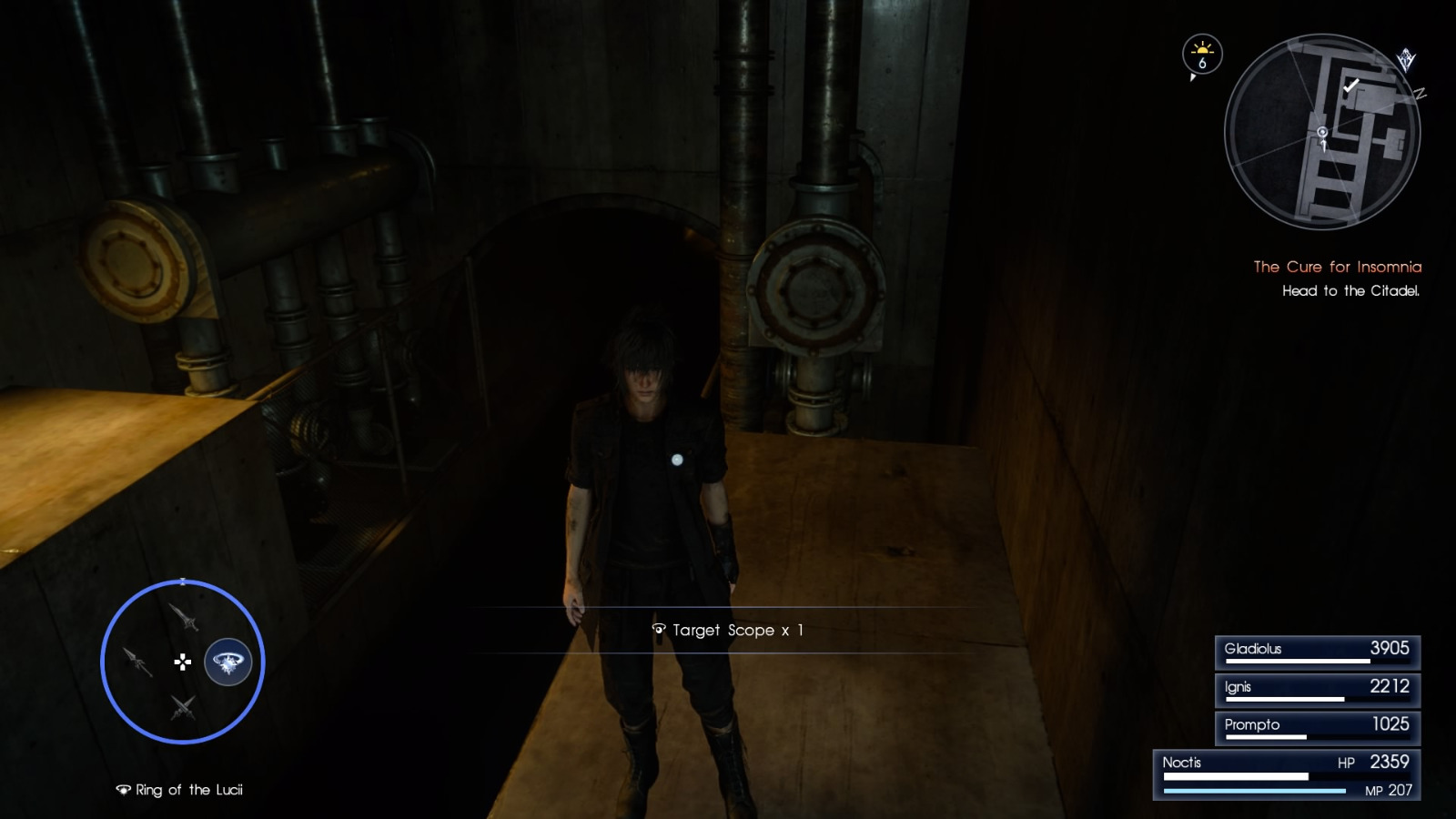
Task: Select the objective Head to the Citadel
Action: point(1350,293)
